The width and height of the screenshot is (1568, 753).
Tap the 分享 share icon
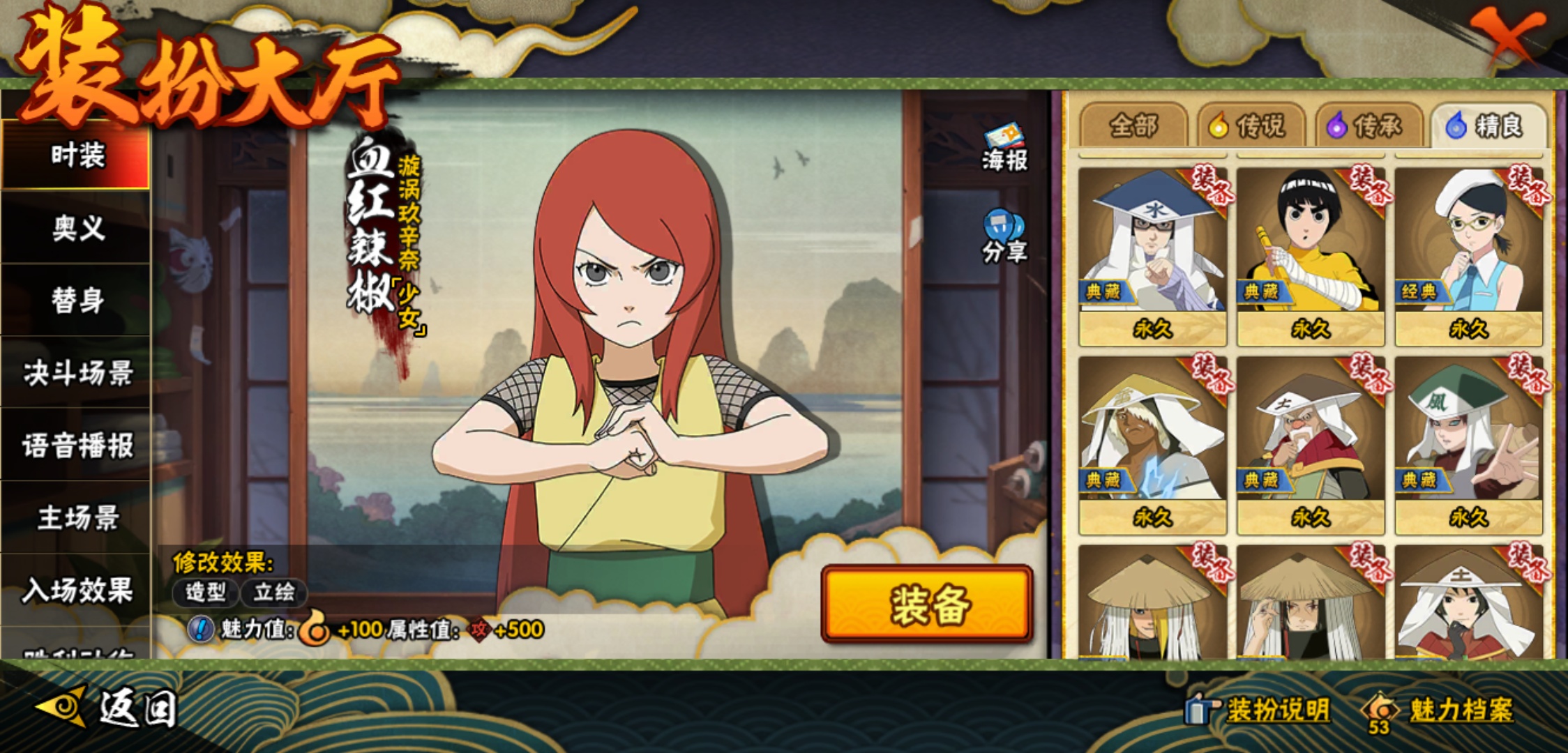1004,237
